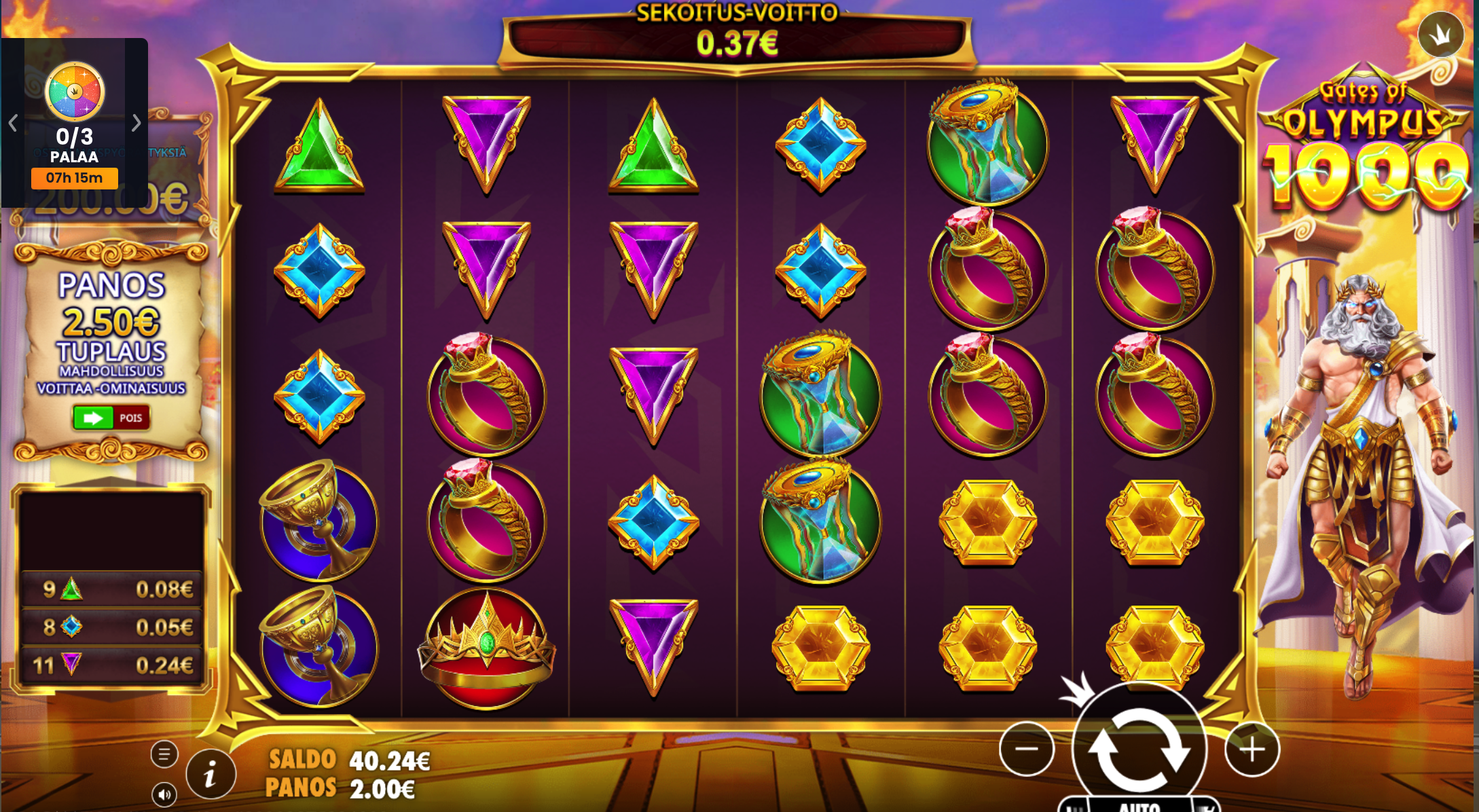Open the AUTO autoplay option
The image size is (1479, 812).
tap(1139, 806)
